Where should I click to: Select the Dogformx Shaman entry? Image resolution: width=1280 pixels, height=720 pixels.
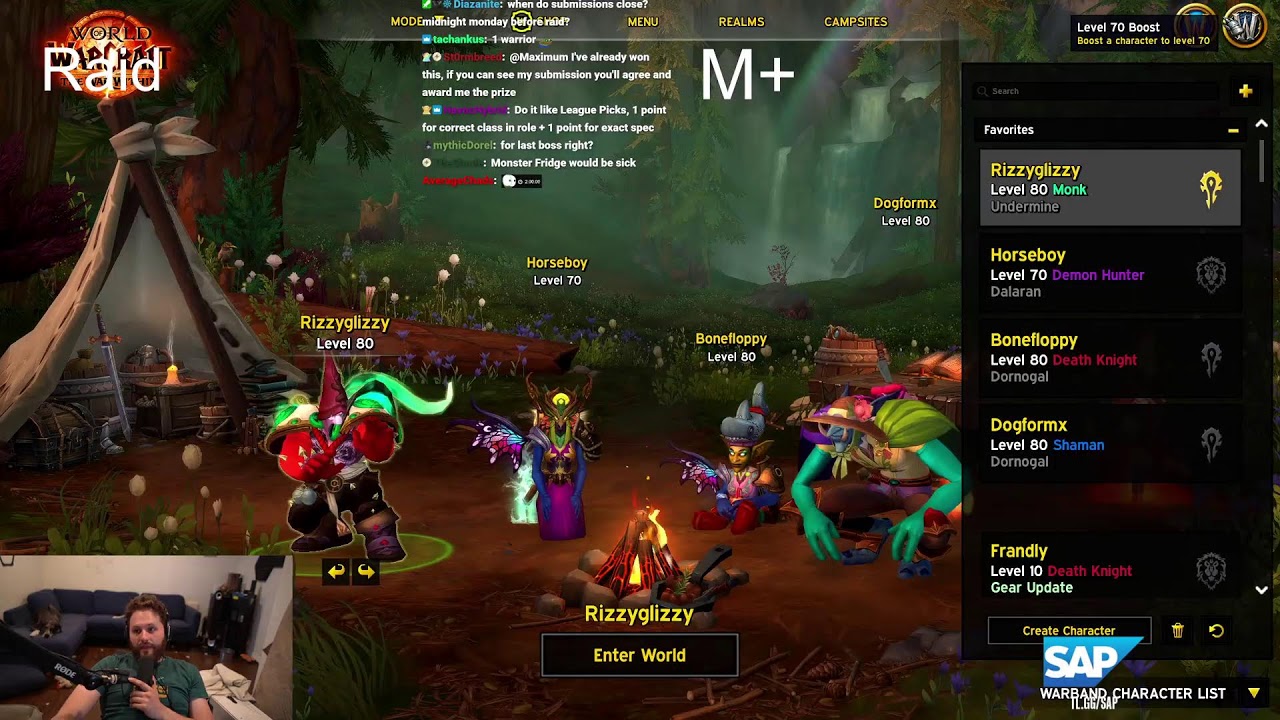(x=1109, y=443)
